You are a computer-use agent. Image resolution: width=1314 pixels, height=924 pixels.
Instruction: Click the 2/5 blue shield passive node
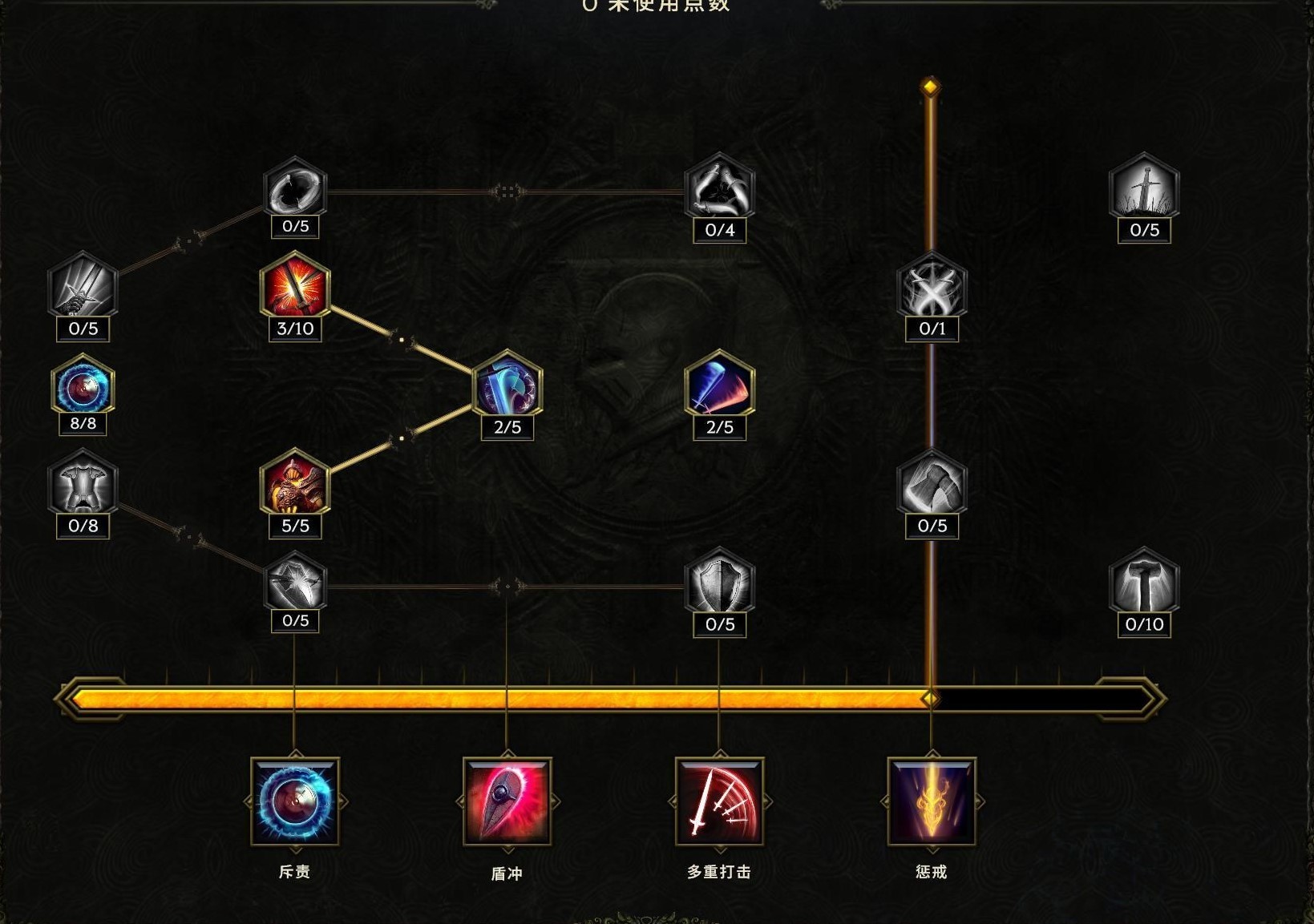pyautogui.click(x=505, y=391)
